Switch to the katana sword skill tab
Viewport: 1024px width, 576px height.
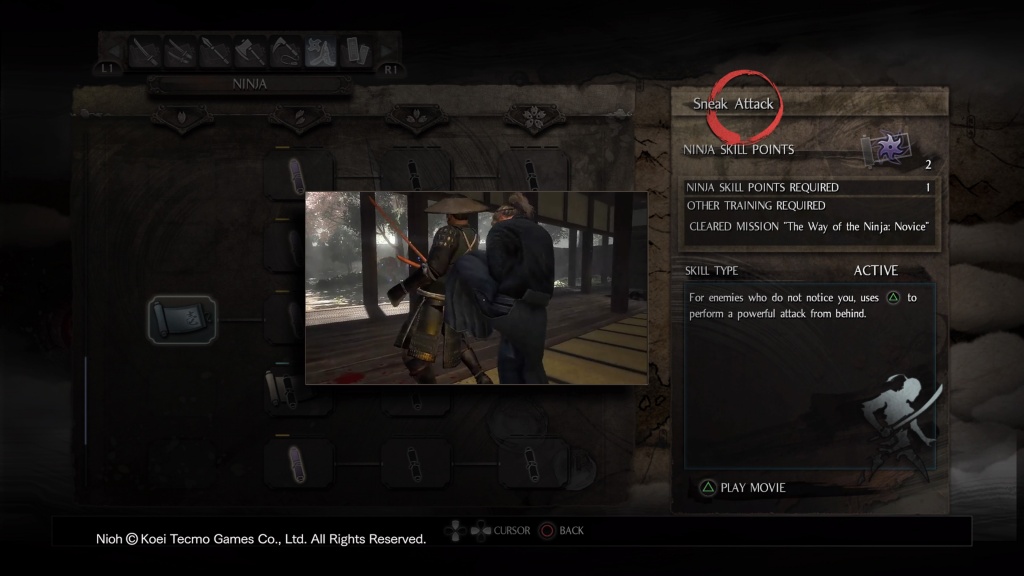[x=144, y=52]
